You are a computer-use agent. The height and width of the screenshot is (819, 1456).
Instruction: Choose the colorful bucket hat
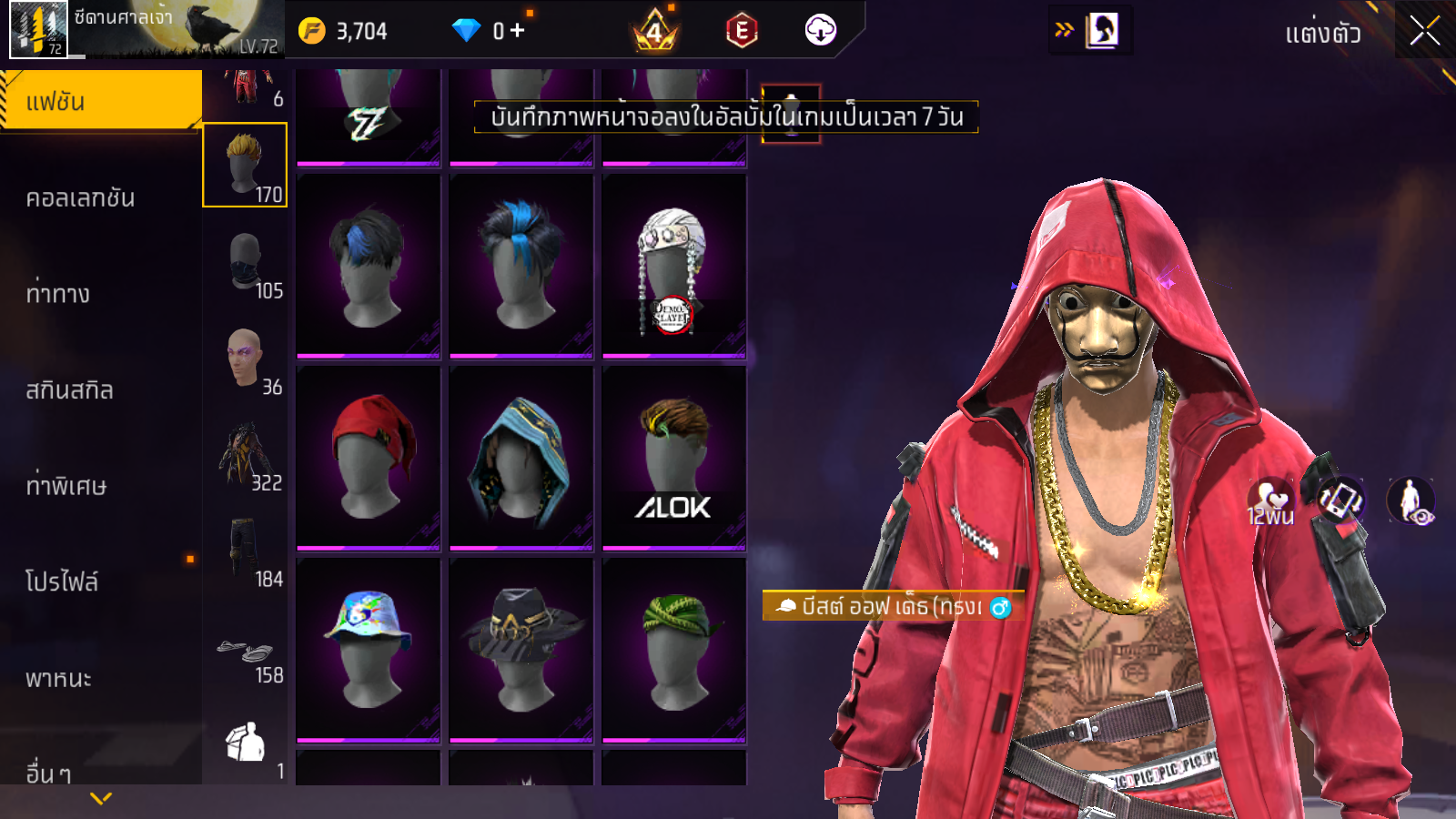369,649
